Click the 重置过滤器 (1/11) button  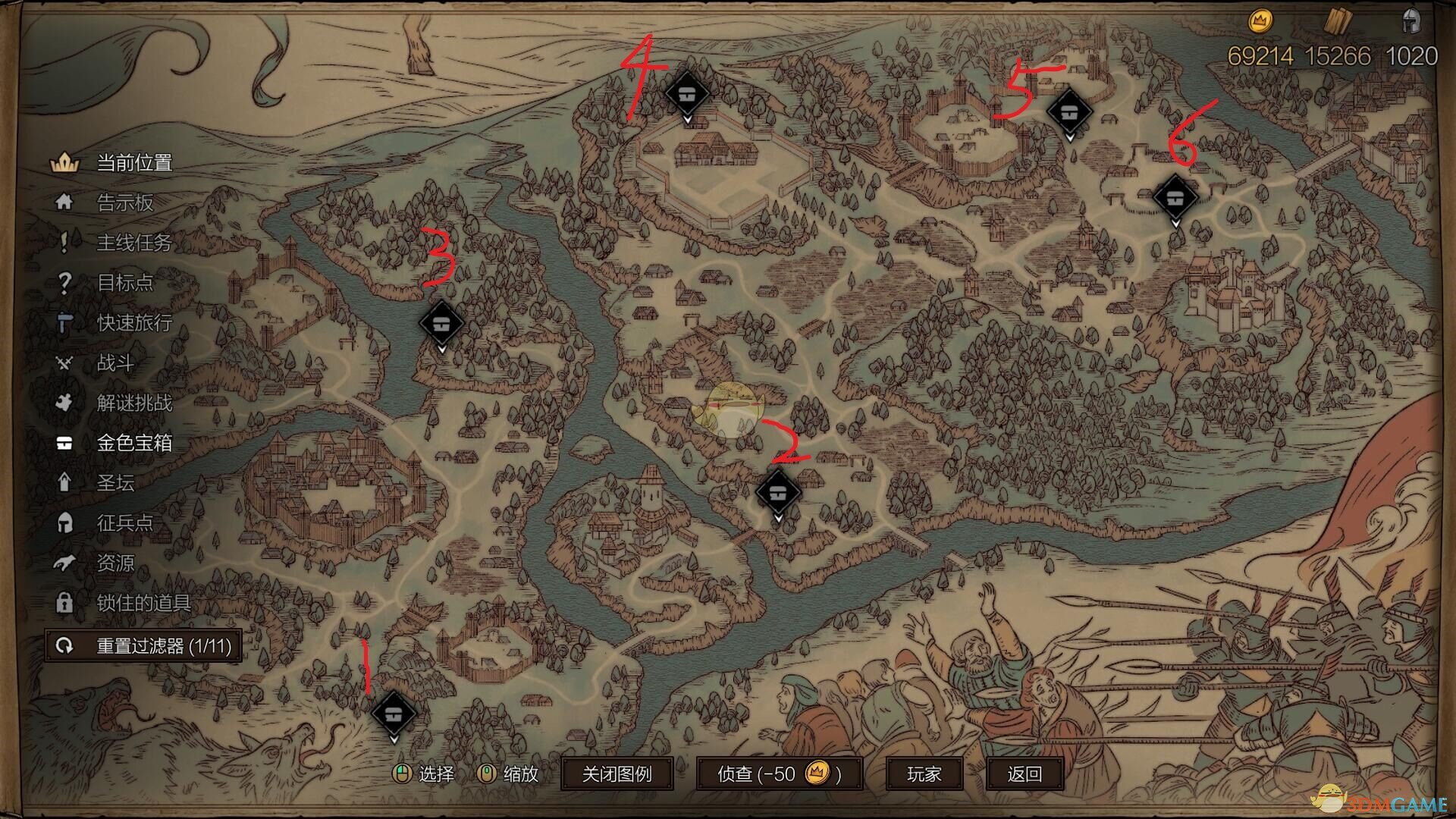pyautogui.click(x=143, y=646)
